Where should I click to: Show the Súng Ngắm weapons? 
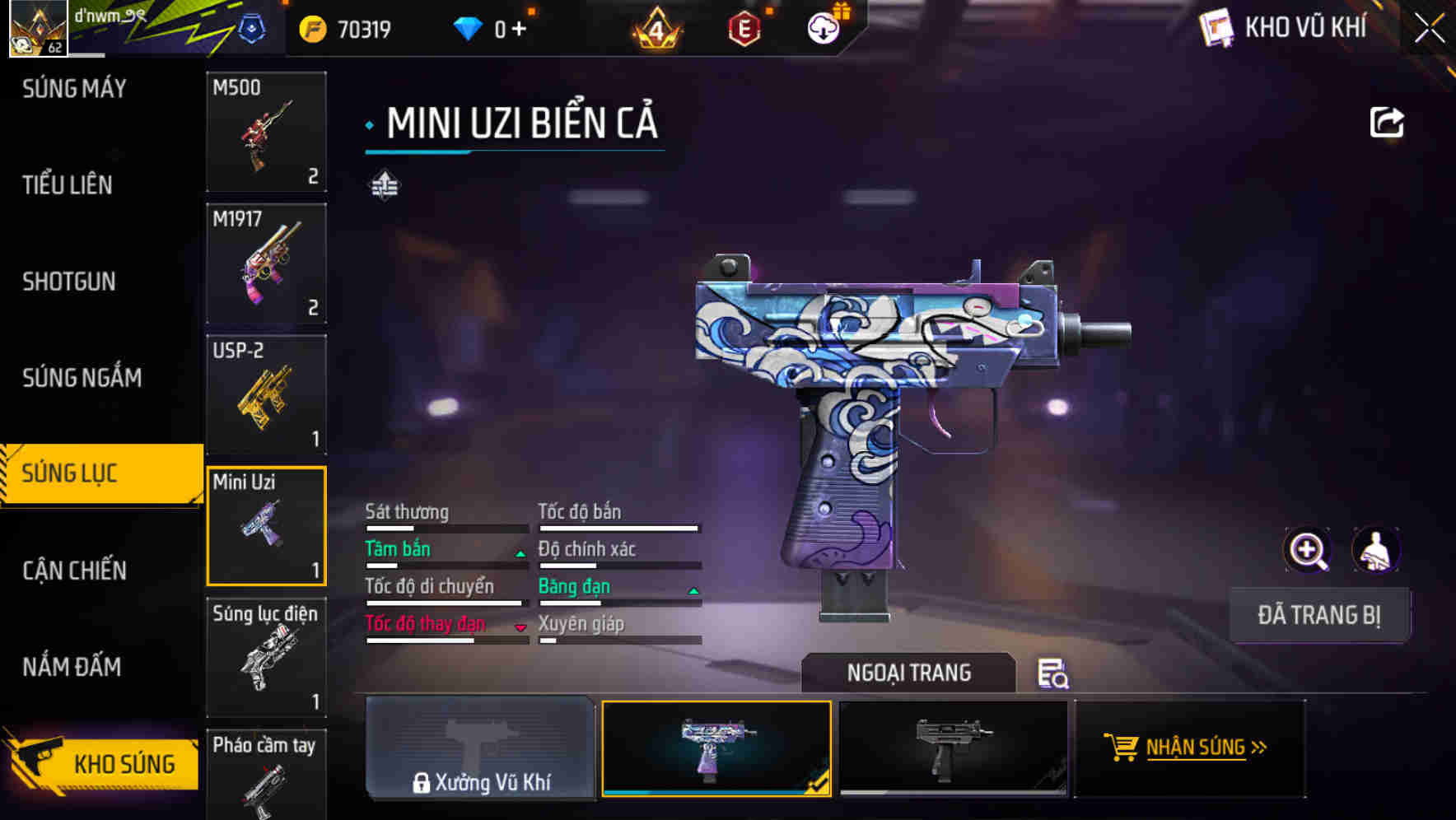(x=82, y=378)
